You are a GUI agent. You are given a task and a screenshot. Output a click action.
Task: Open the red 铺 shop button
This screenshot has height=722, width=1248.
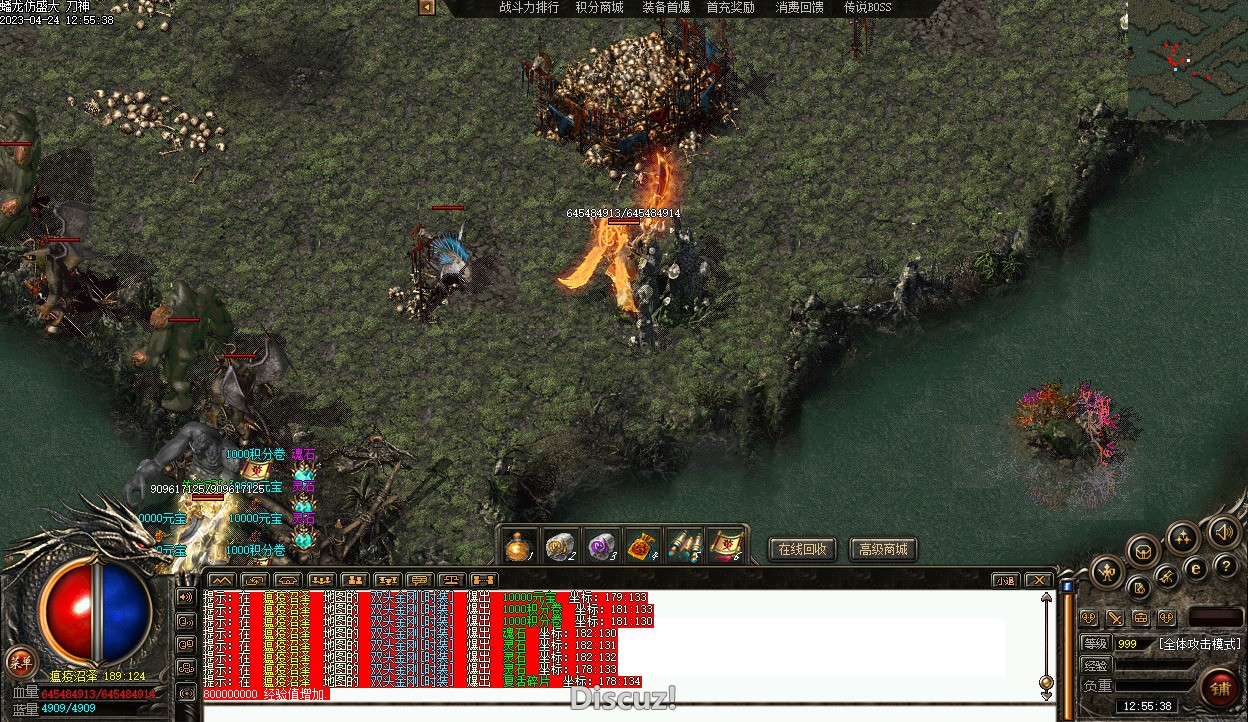click(x=1219, y=688)
